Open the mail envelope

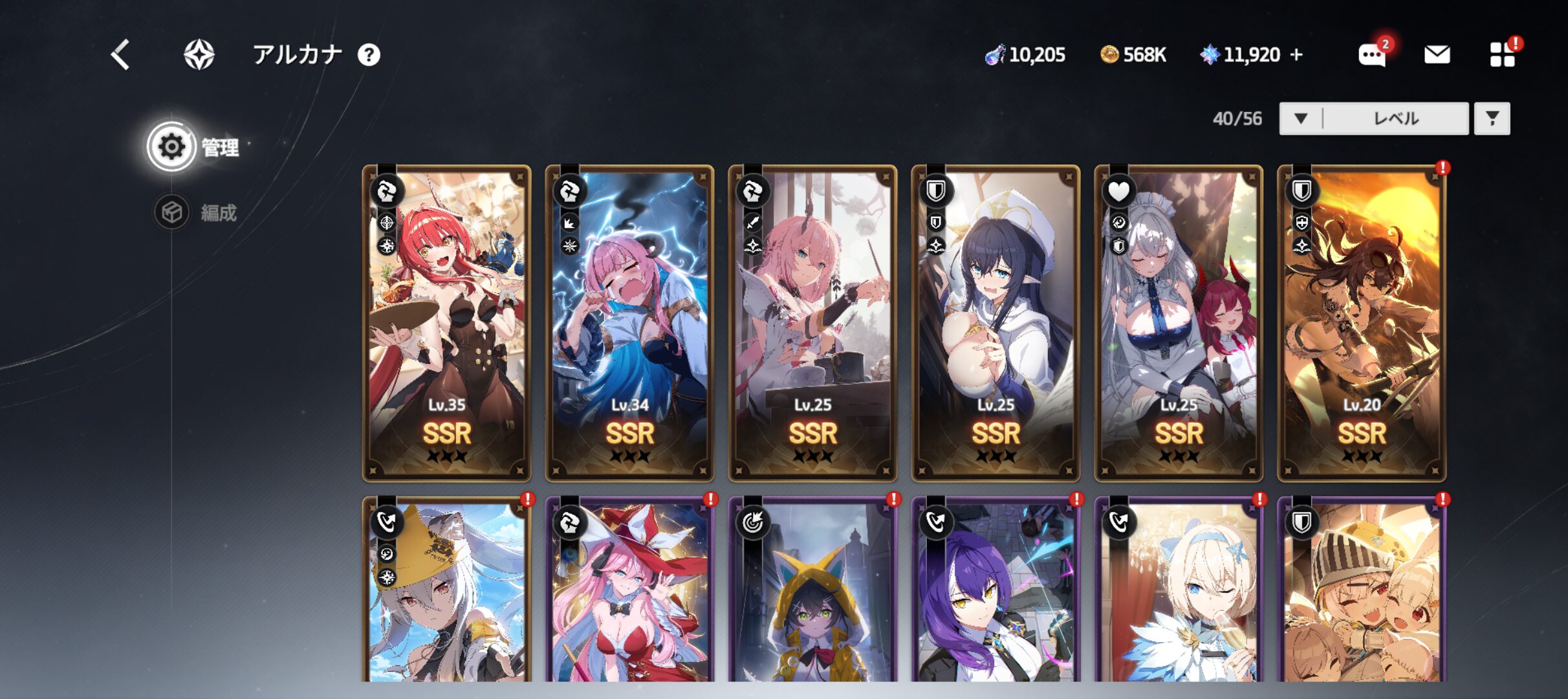tap(1437, 55)
